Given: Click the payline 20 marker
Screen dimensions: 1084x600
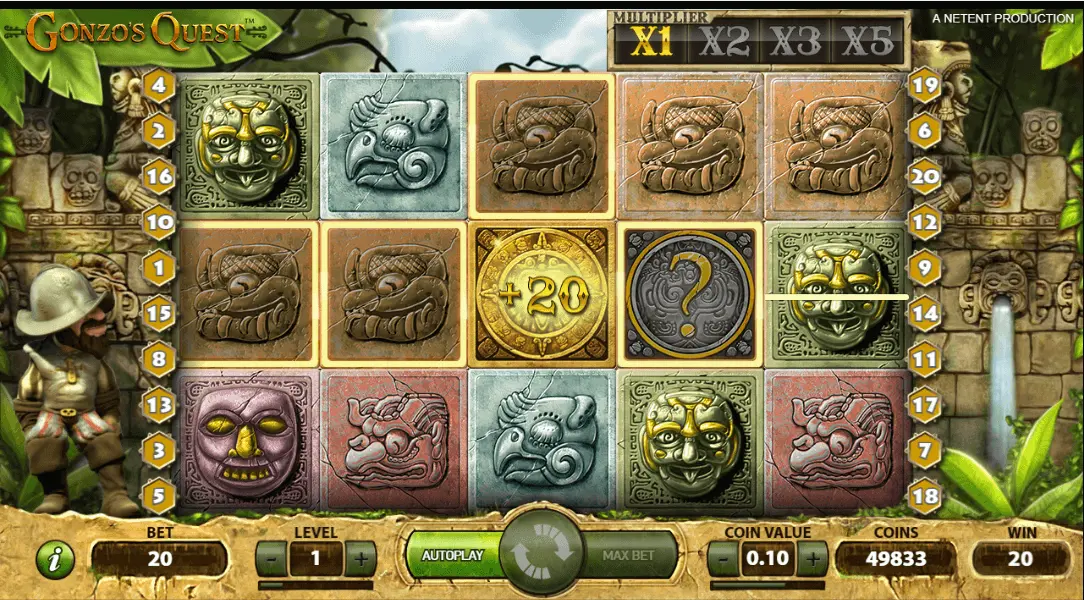Looking at the screenshot, I should pyautogui.click(x=925, y=177).
